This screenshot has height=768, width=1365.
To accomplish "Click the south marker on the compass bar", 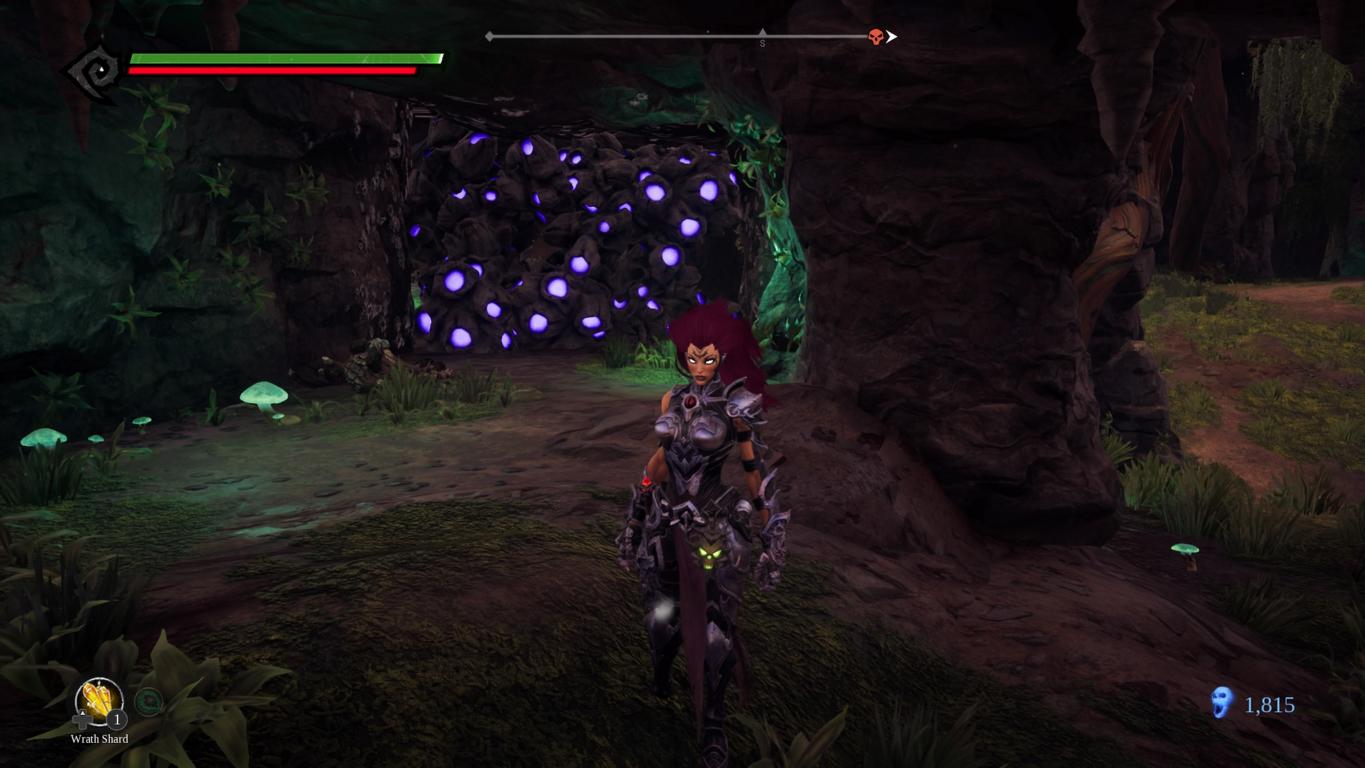I will [x=762, y=40].
